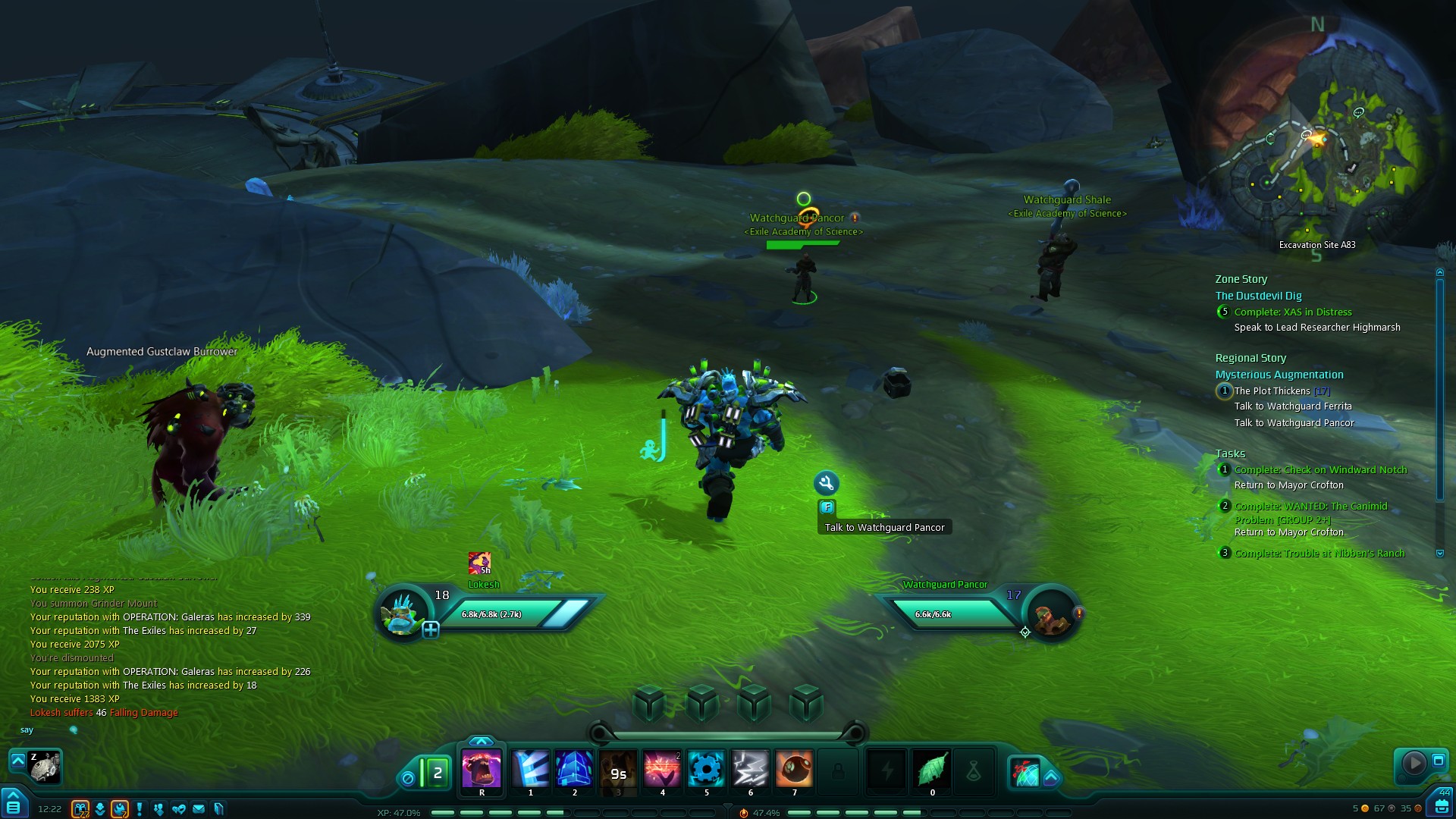
Task: Open the inventory bag button
Action: click(1441, 805)
